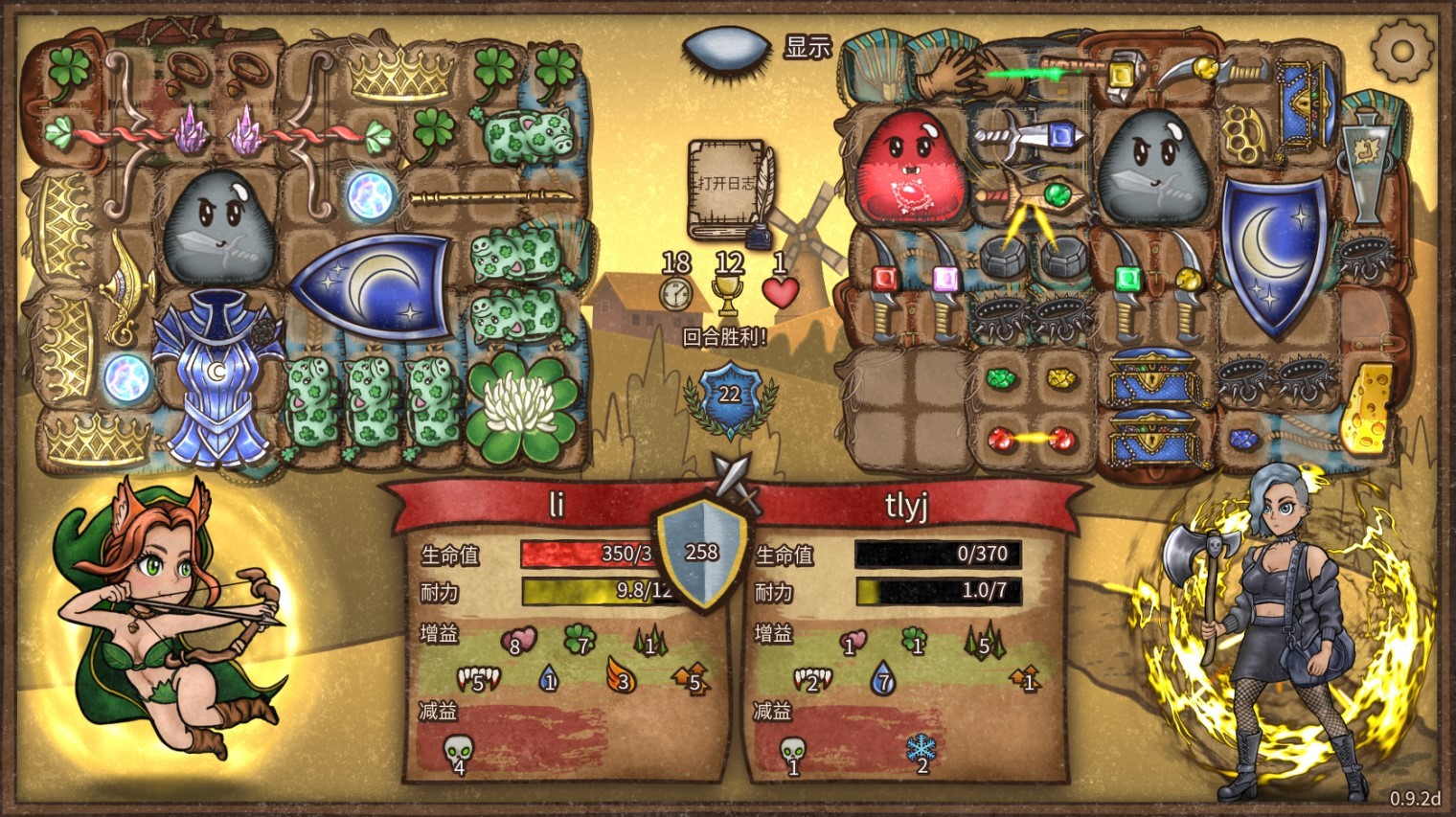1456x817 pixels.
Task: Open the battle log book
Action: (726, 188)
